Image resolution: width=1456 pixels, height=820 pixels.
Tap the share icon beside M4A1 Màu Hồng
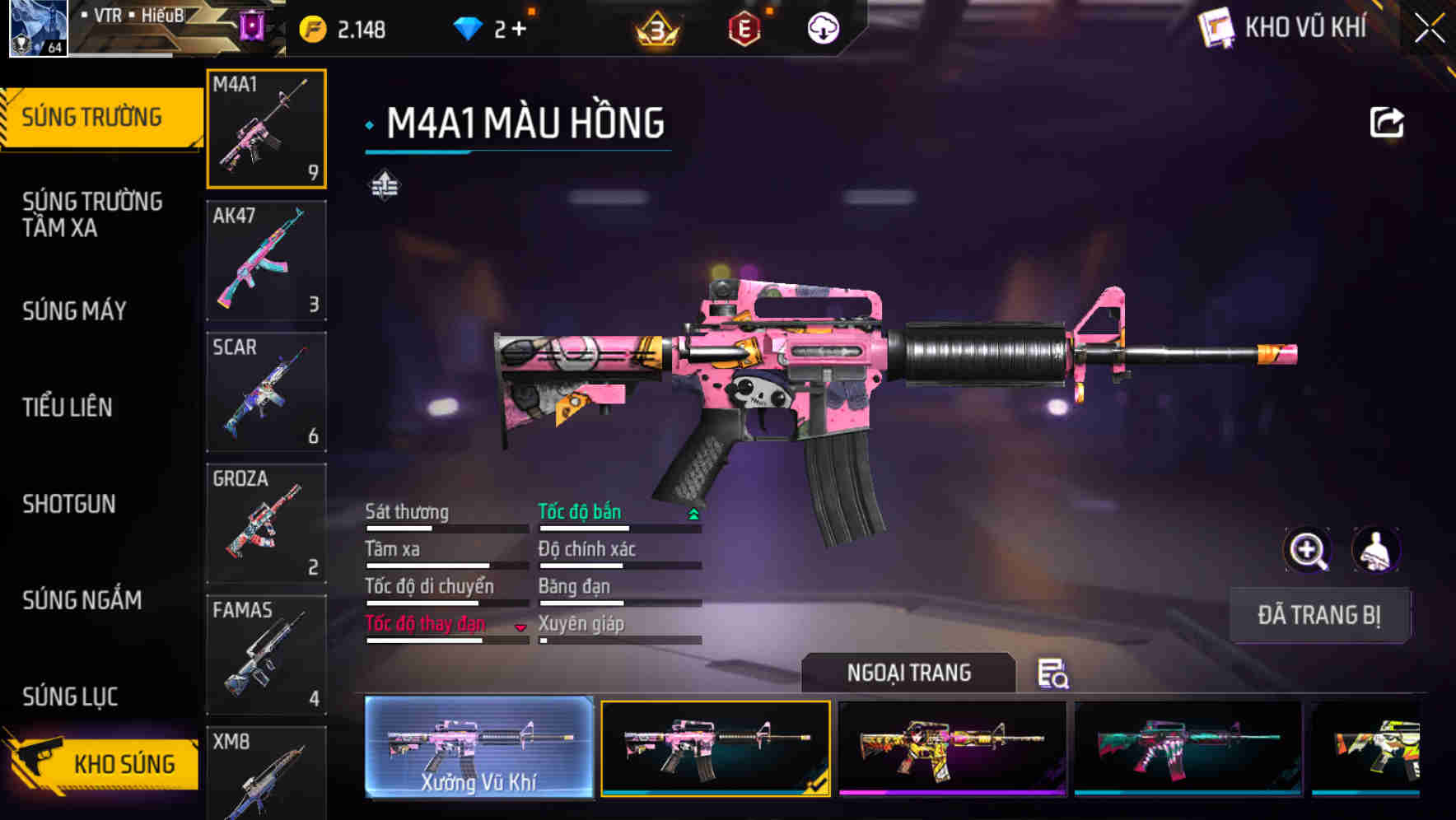click(x=1388, y=121)
